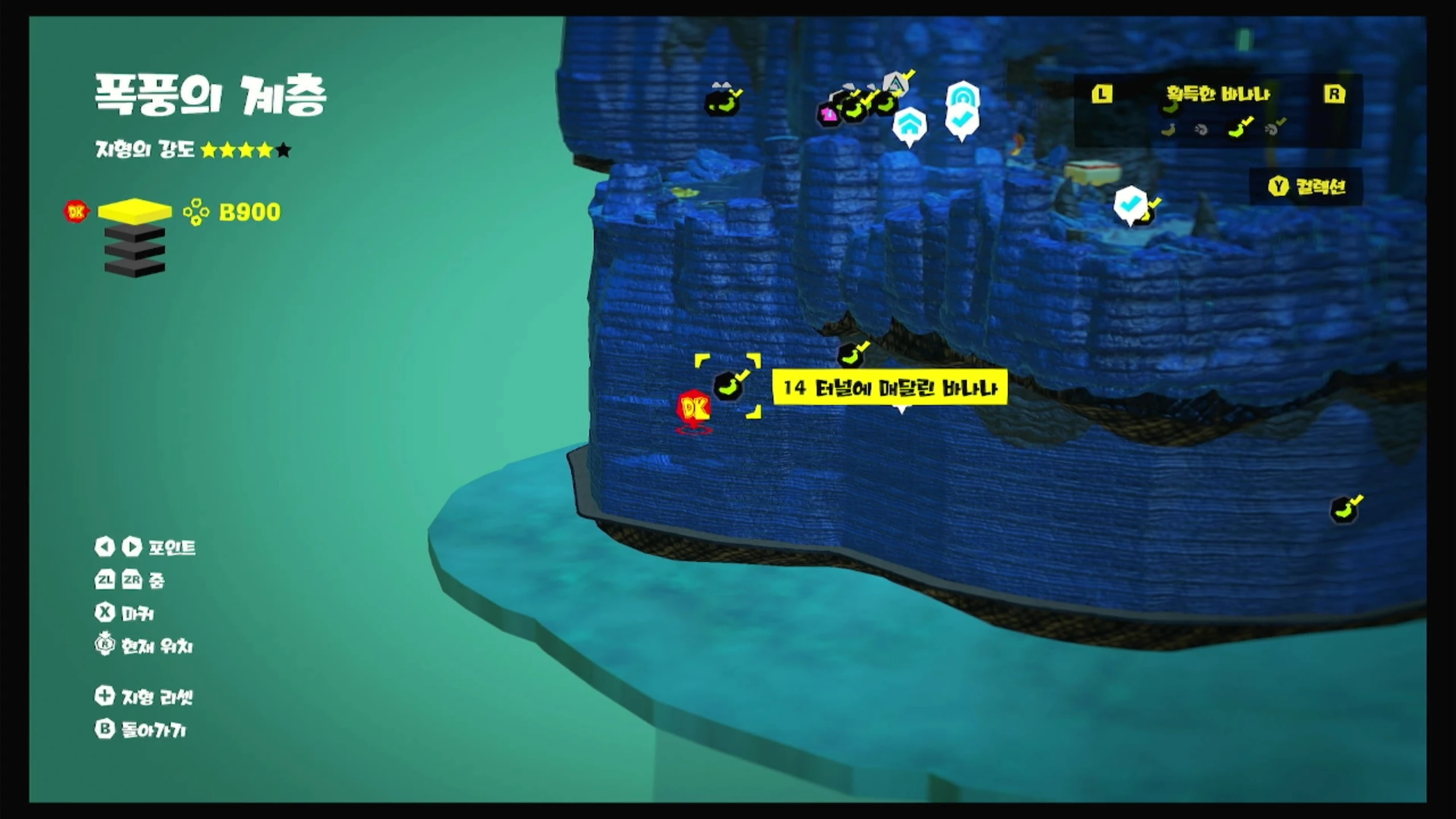
Task: Click the checkmark marker beneath the arch marker
Action: 962,121
